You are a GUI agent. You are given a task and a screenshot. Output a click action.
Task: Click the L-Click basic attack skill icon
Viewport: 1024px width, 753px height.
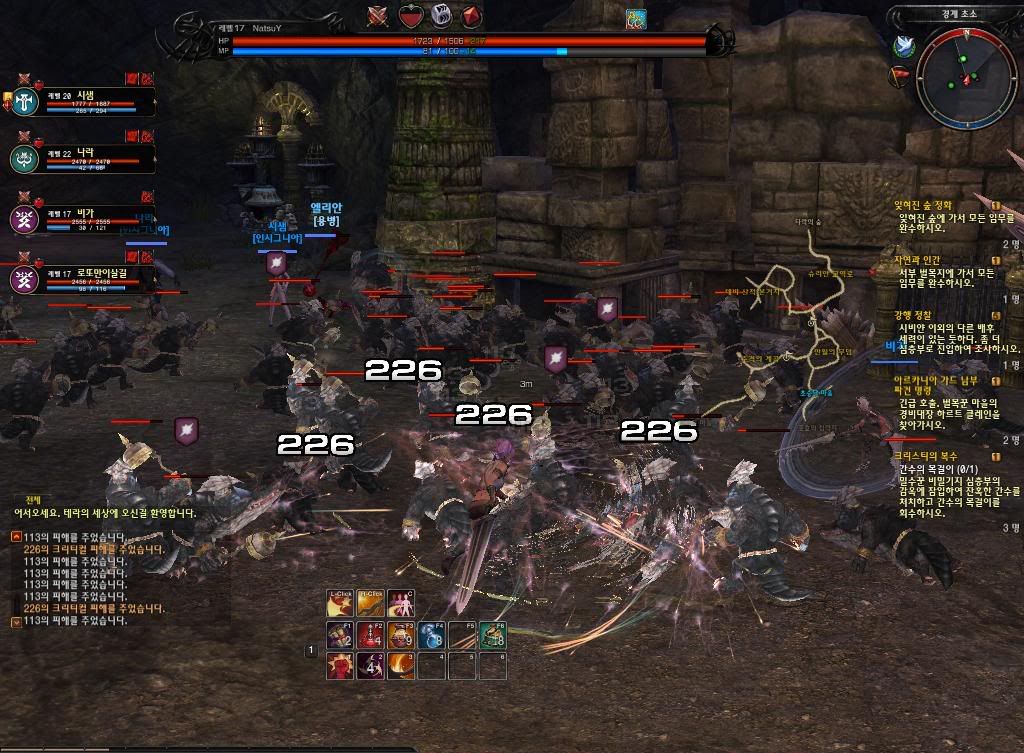(x=342, y=605)
